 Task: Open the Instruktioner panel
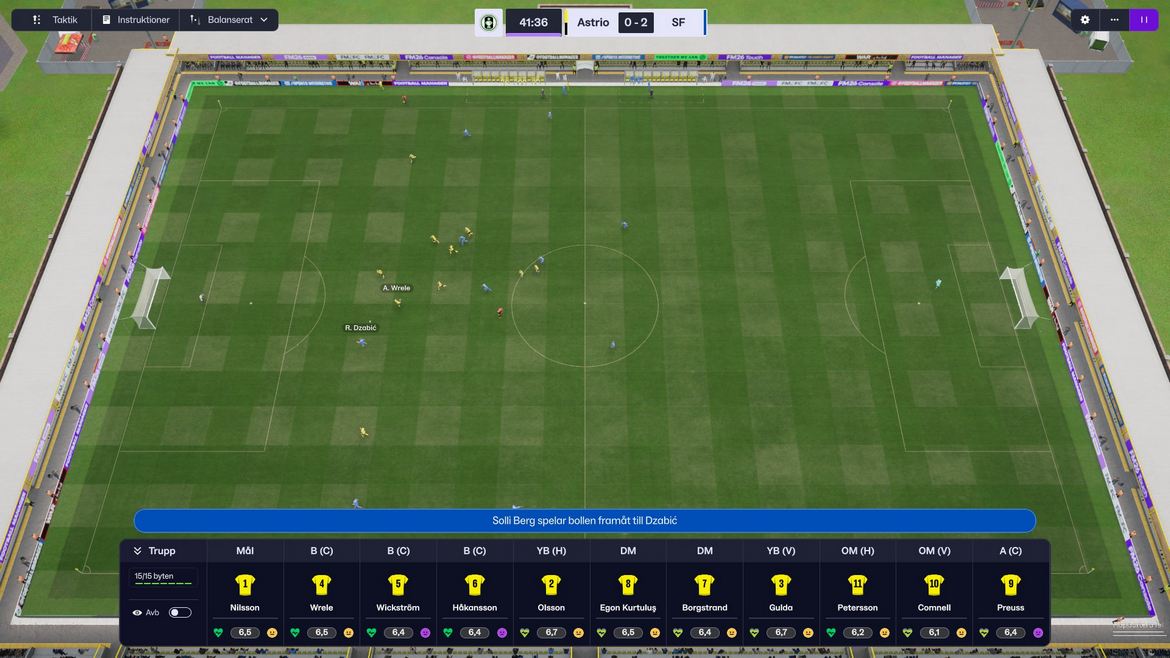point(135,20)
